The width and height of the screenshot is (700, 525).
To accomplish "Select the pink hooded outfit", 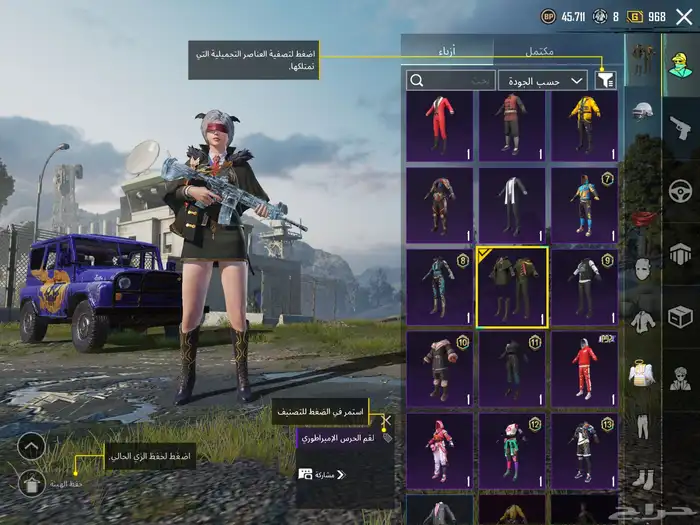I will coord(440,451).
